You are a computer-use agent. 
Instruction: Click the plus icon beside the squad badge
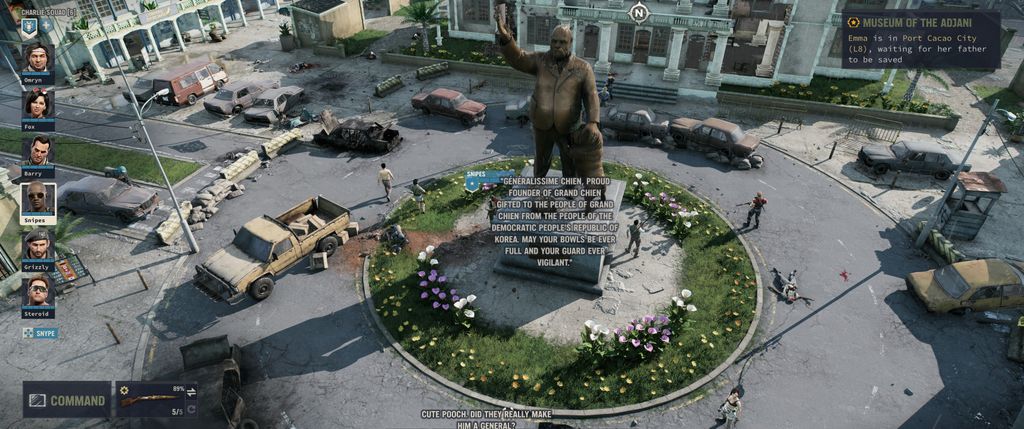[x=45, y=25]
